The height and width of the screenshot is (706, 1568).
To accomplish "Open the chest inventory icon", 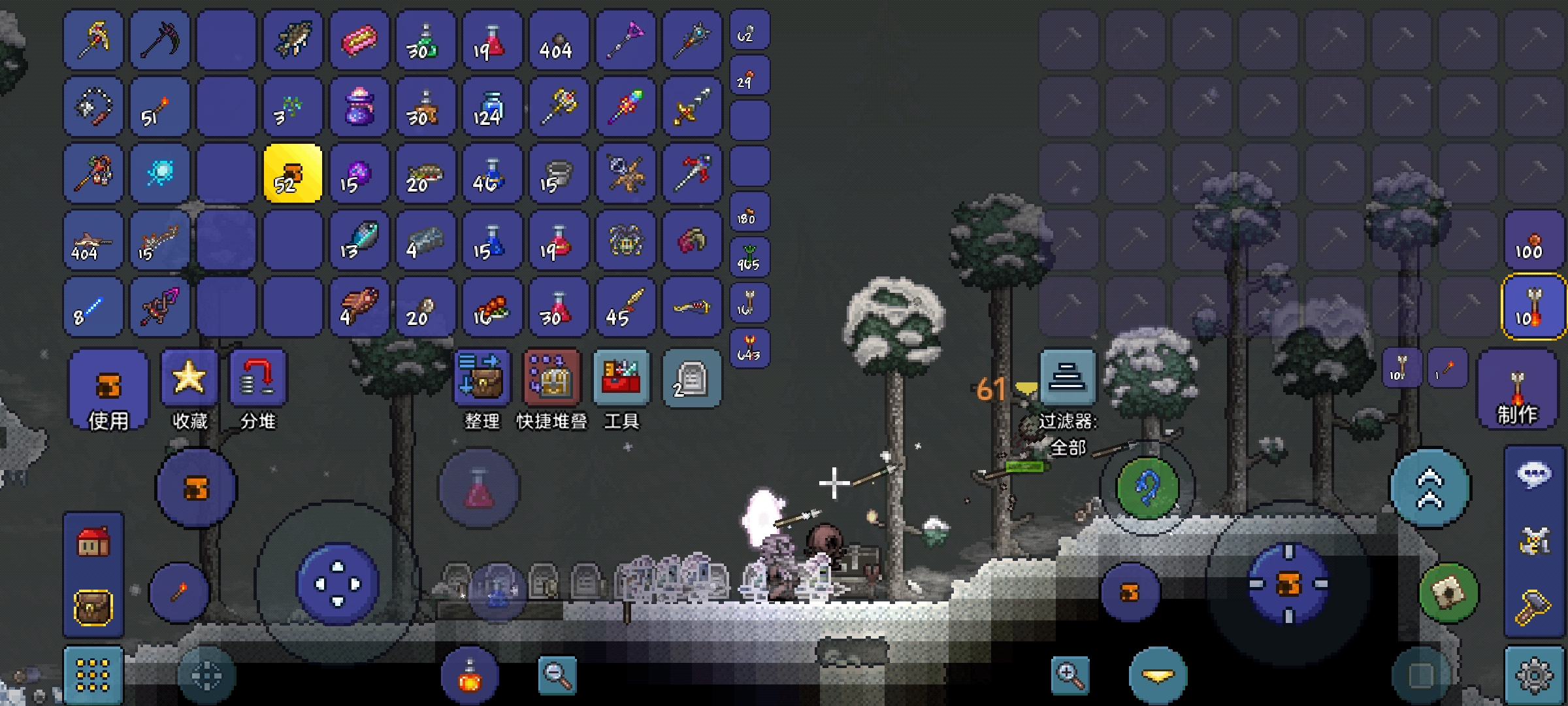I will click(93, 608).
